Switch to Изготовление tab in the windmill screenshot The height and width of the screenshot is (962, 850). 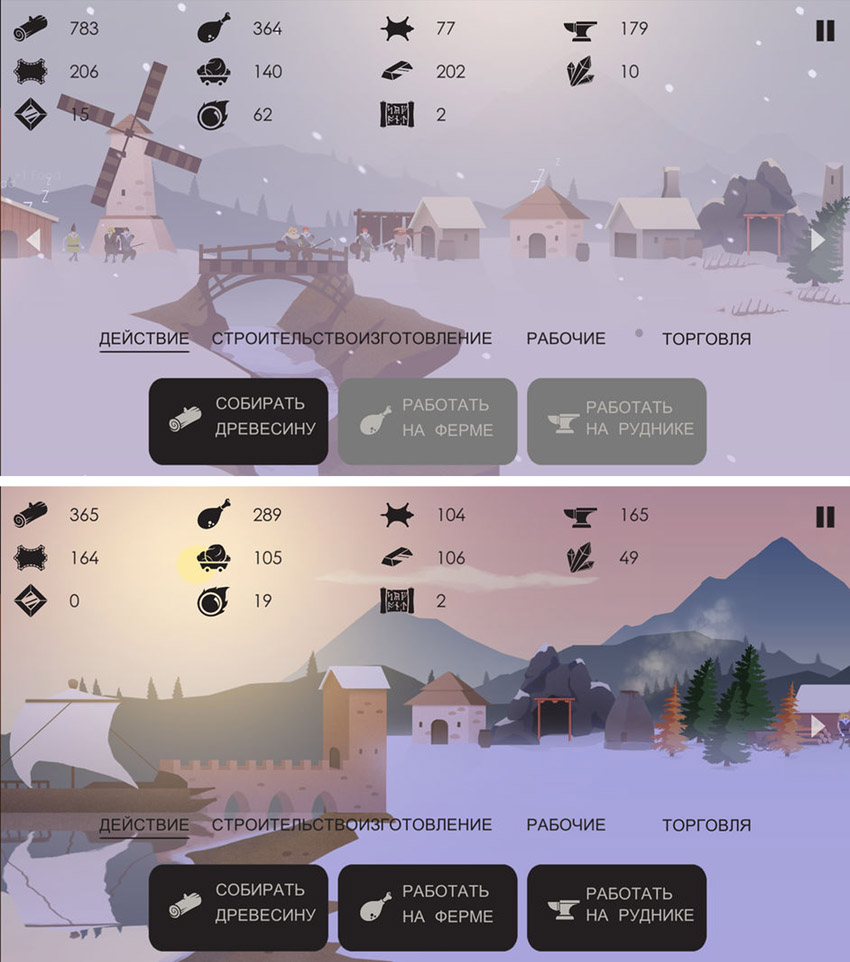tap(416, 338)
